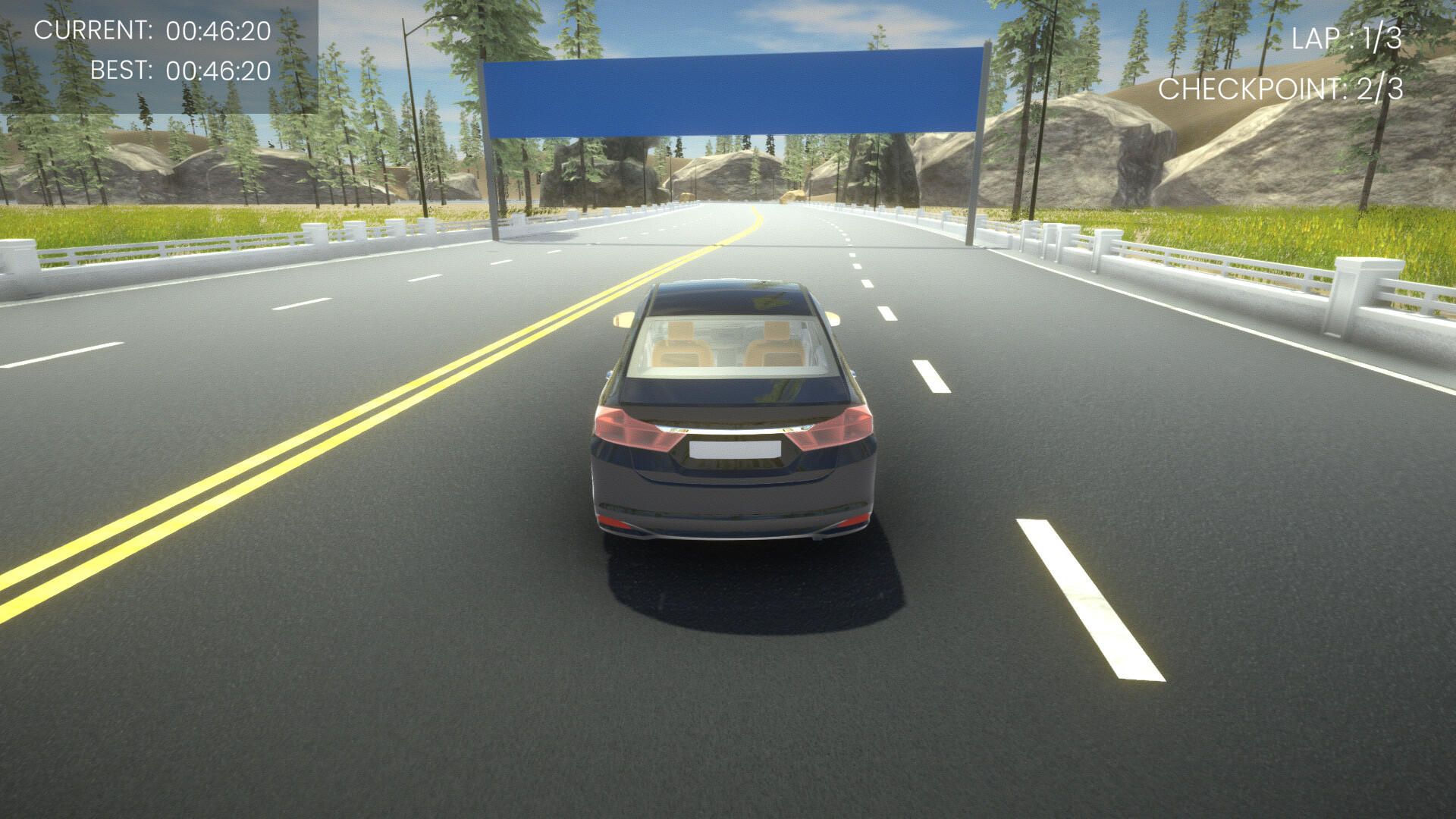Click the CURRENT lap timer display
The image size is (1456, 819).
(152, 32)
